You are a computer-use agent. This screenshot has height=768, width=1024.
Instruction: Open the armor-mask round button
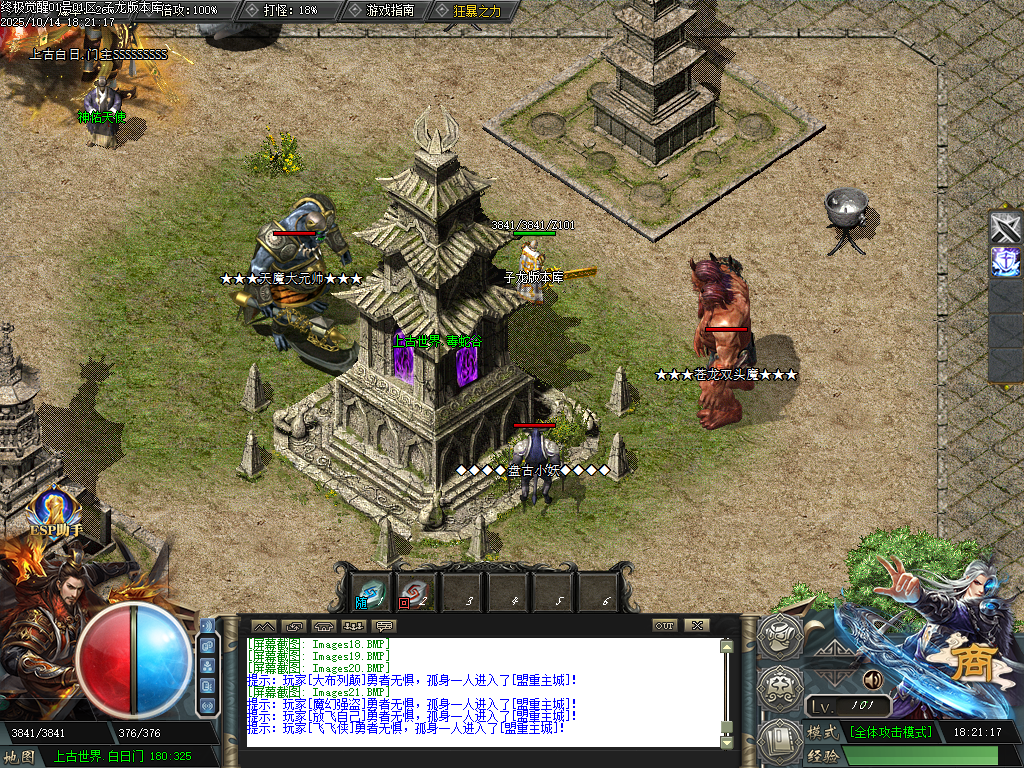tap(781, 686)
